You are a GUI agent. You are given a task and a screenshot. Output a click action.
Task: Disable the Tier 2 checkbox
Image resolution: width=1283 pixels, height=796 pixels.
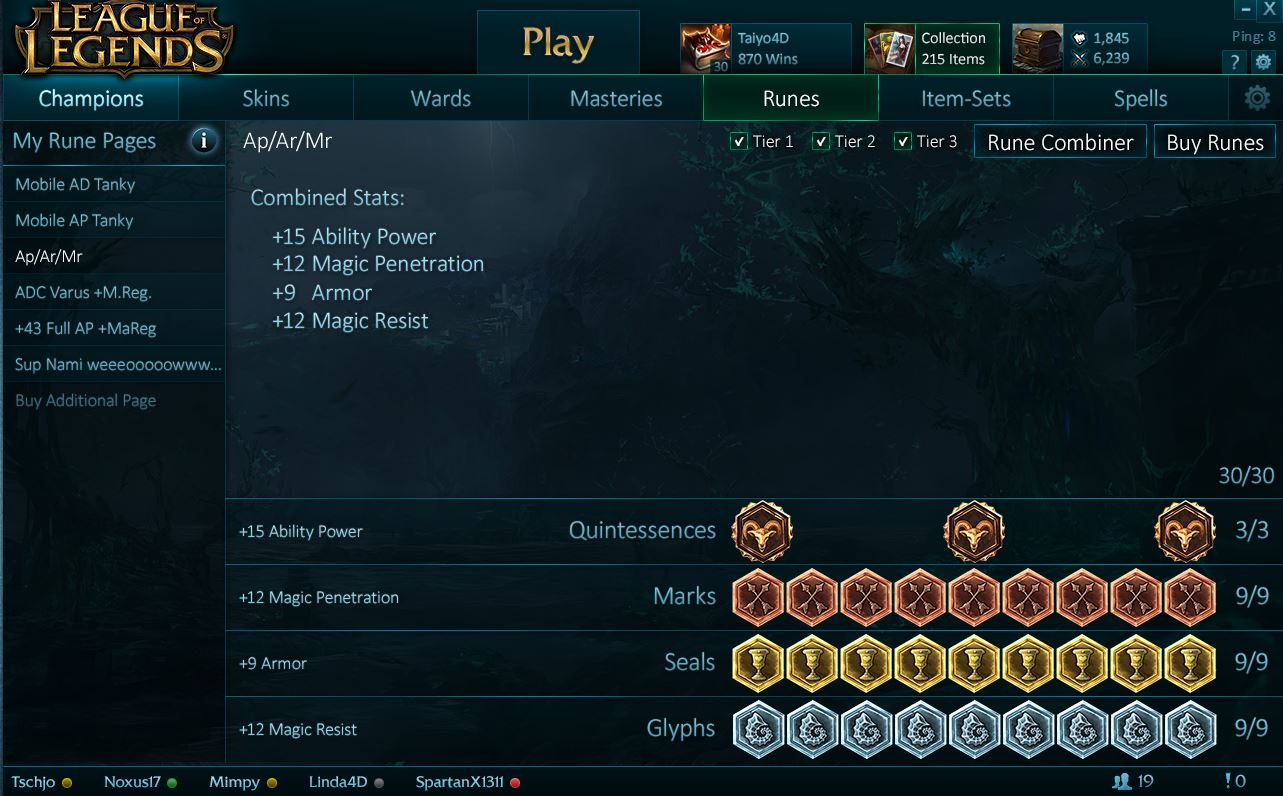click(x=821, y=141)
